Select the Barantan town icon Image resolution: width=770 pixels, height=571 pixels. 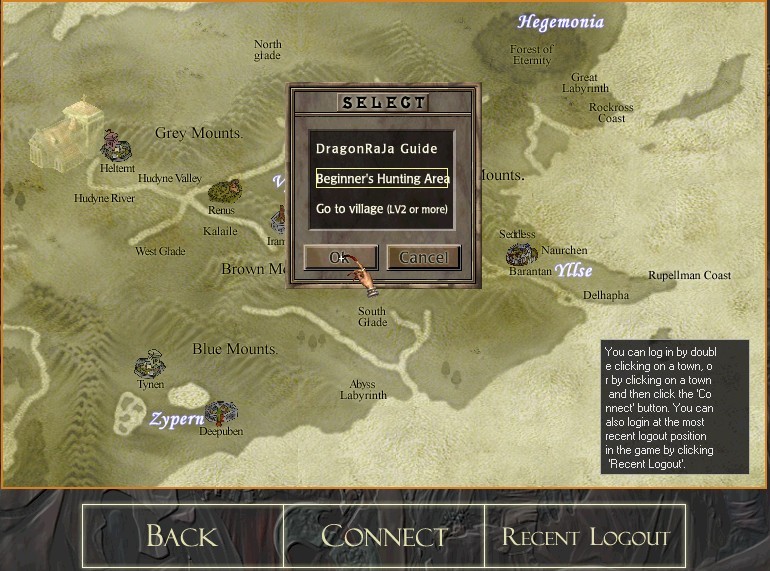pos(521,254)
